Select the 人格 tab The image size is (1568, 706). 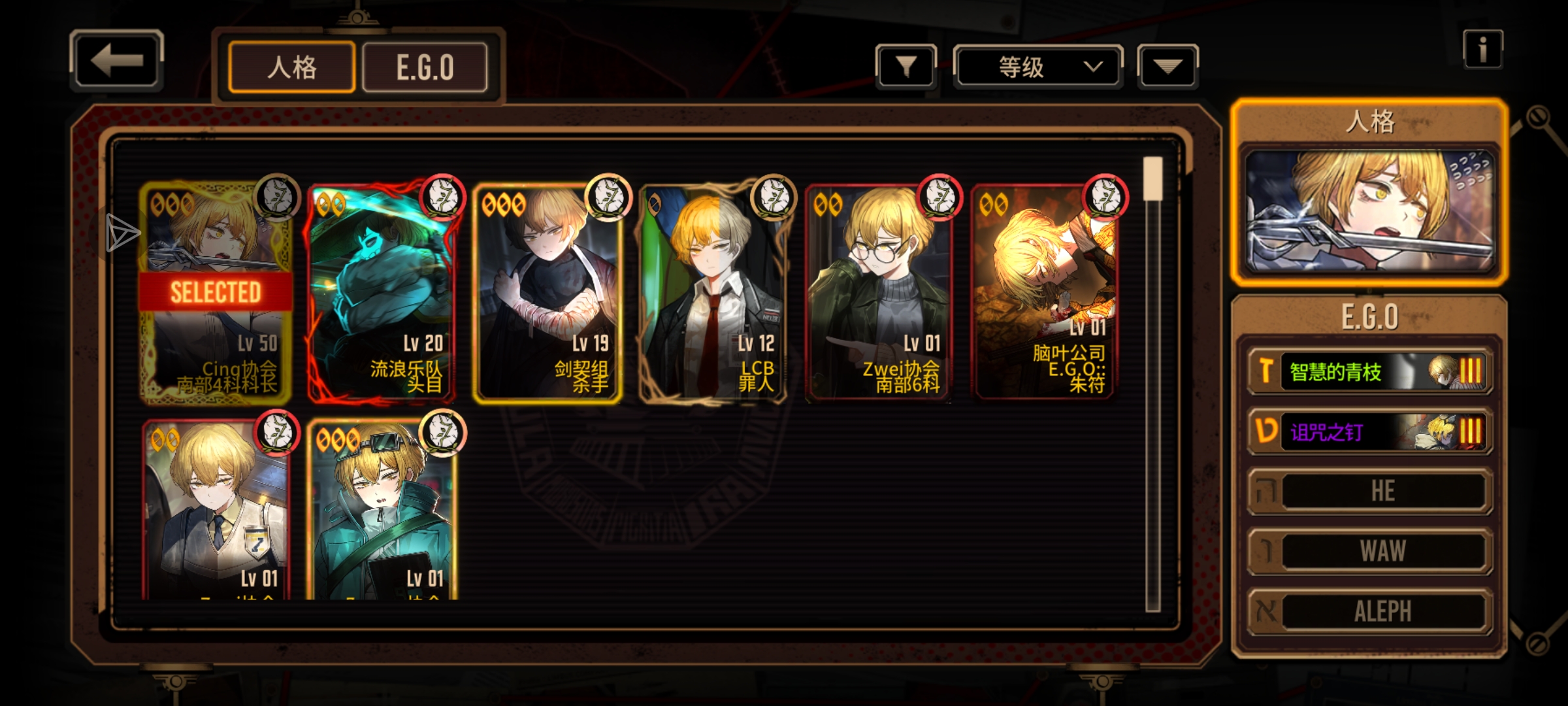291,67
